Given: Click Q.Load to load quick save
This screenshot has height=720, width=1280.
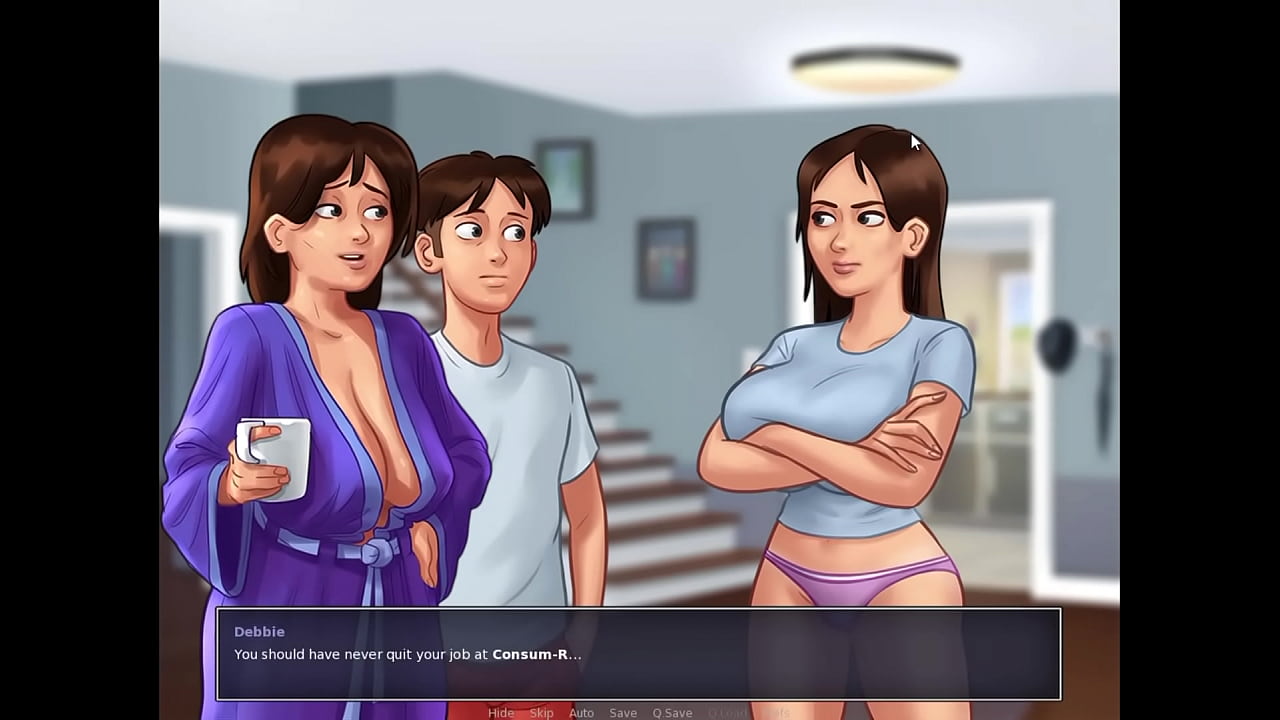Looking at the screenshot, I should click(x=729, y=712).
